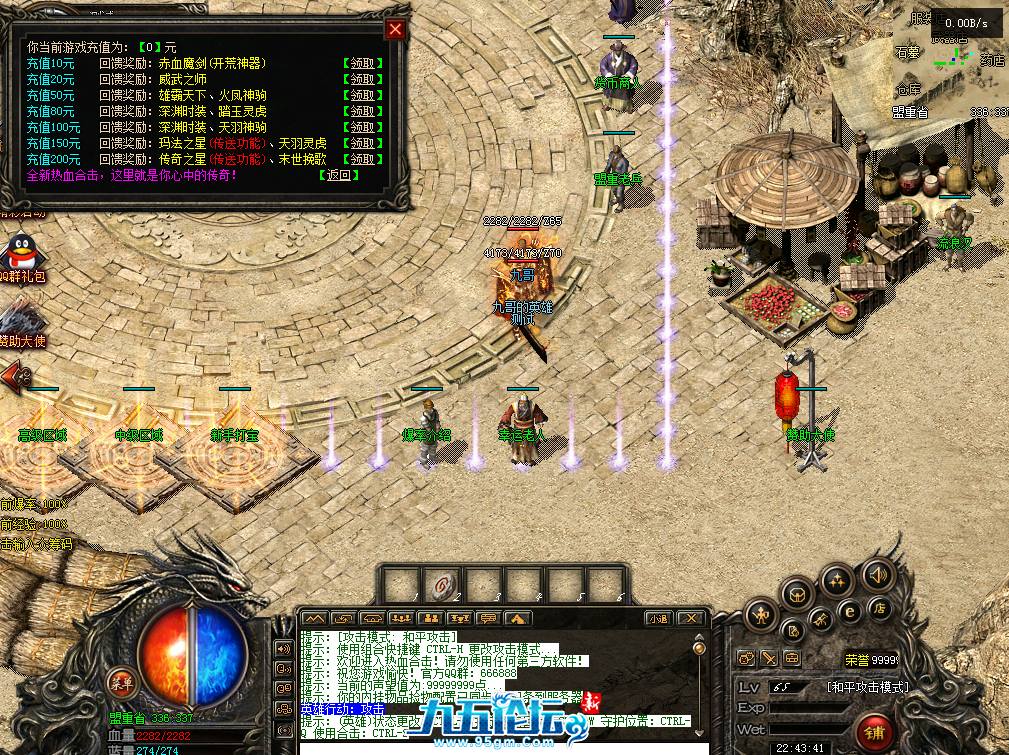Open the skills panel three-star button

(x=837, y=580)
